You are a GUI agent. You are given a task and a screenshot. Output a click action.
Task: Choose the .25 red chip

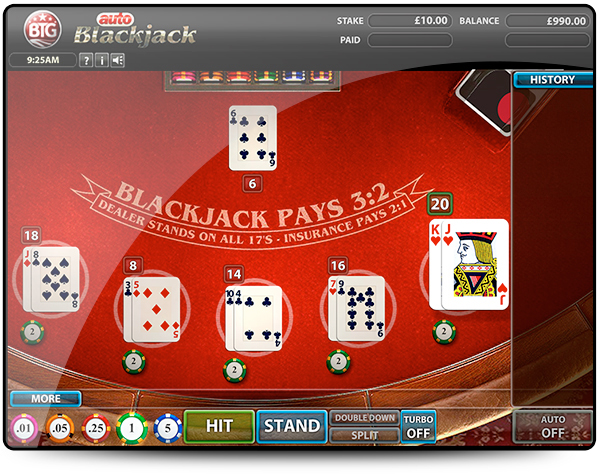(96, 428)
